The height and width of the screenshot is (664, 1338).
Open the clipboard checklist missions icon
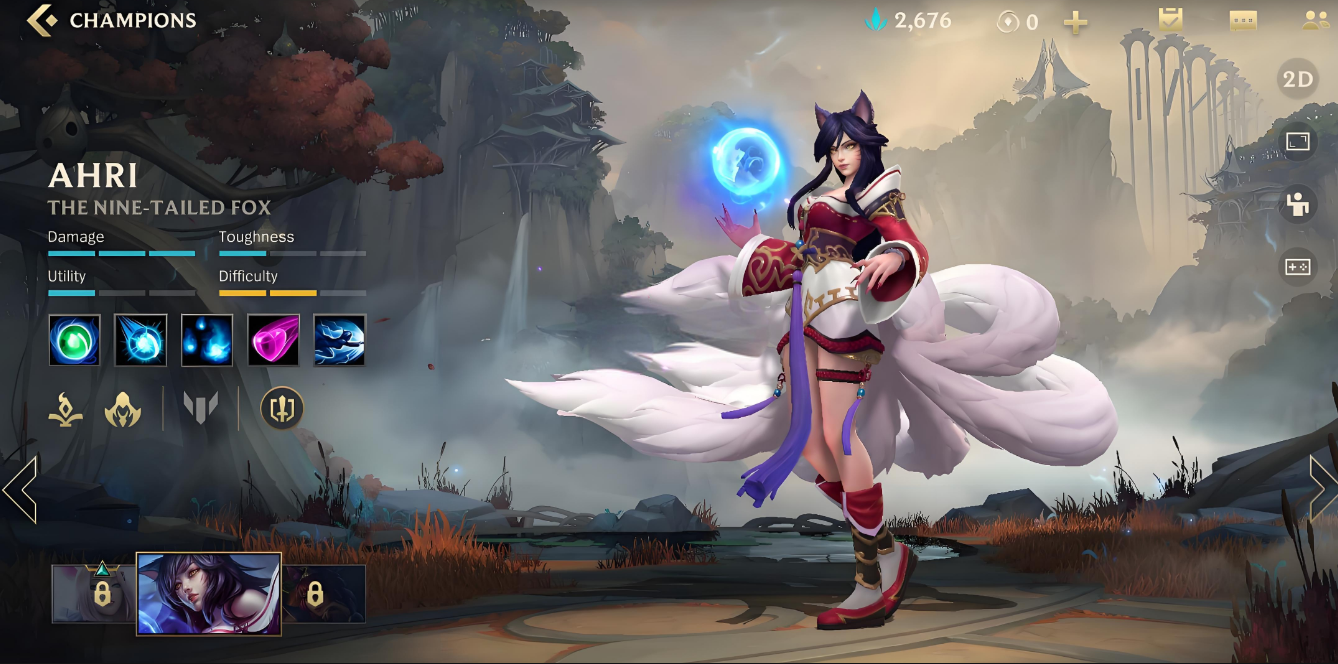(1170, 20)
